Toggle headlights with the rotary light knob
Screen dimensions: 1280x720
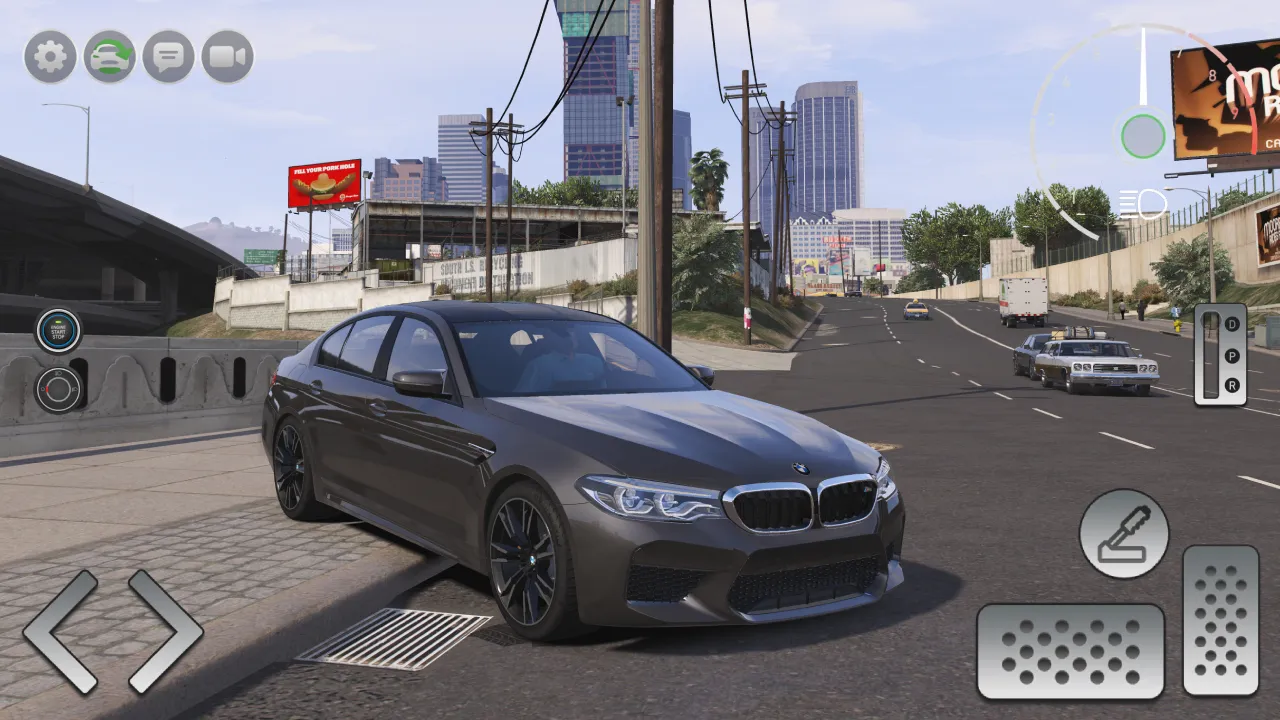tap(57, 389)
